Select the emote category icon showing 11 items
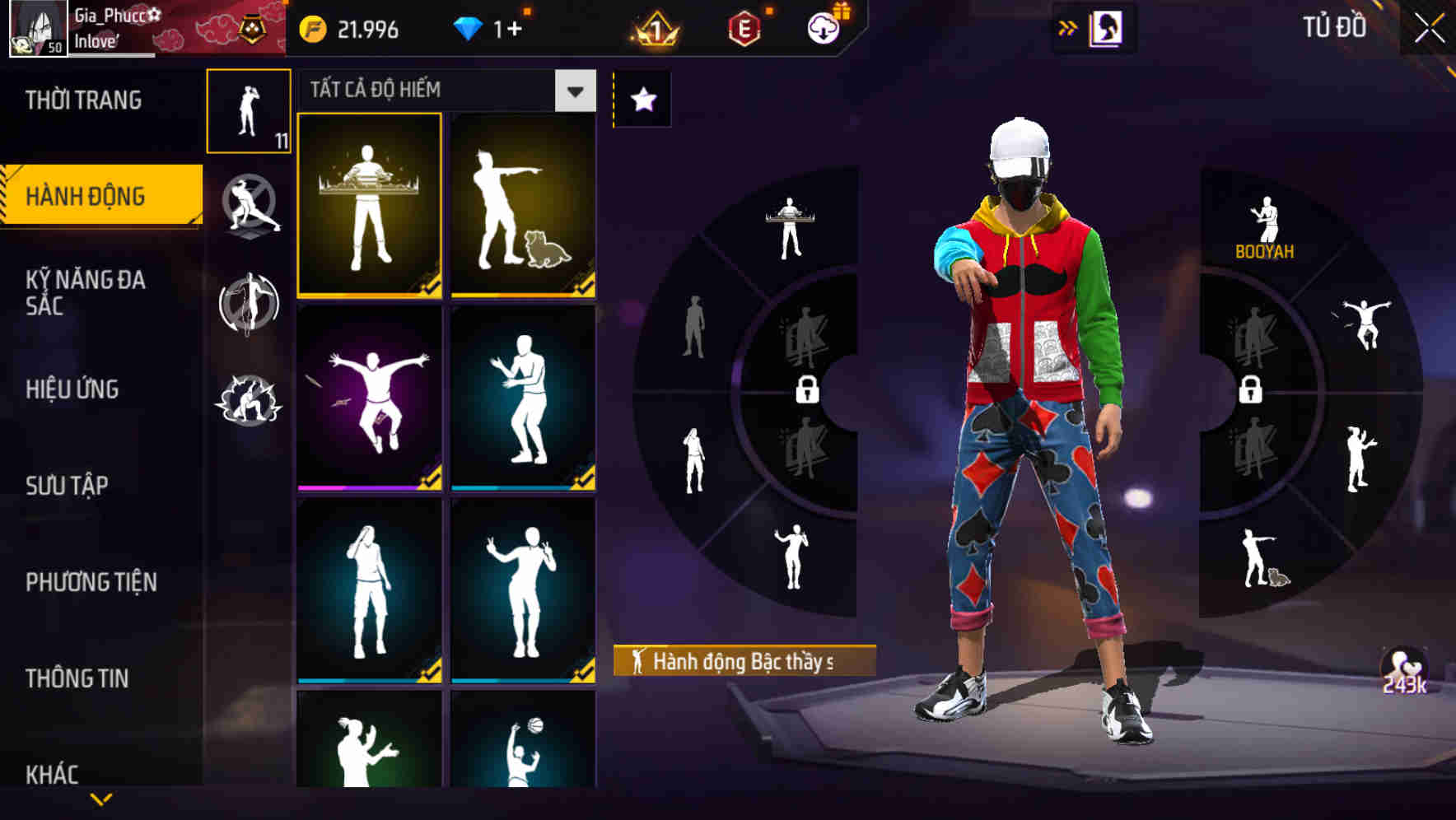 pyautogui.click(x=250, y=111)
